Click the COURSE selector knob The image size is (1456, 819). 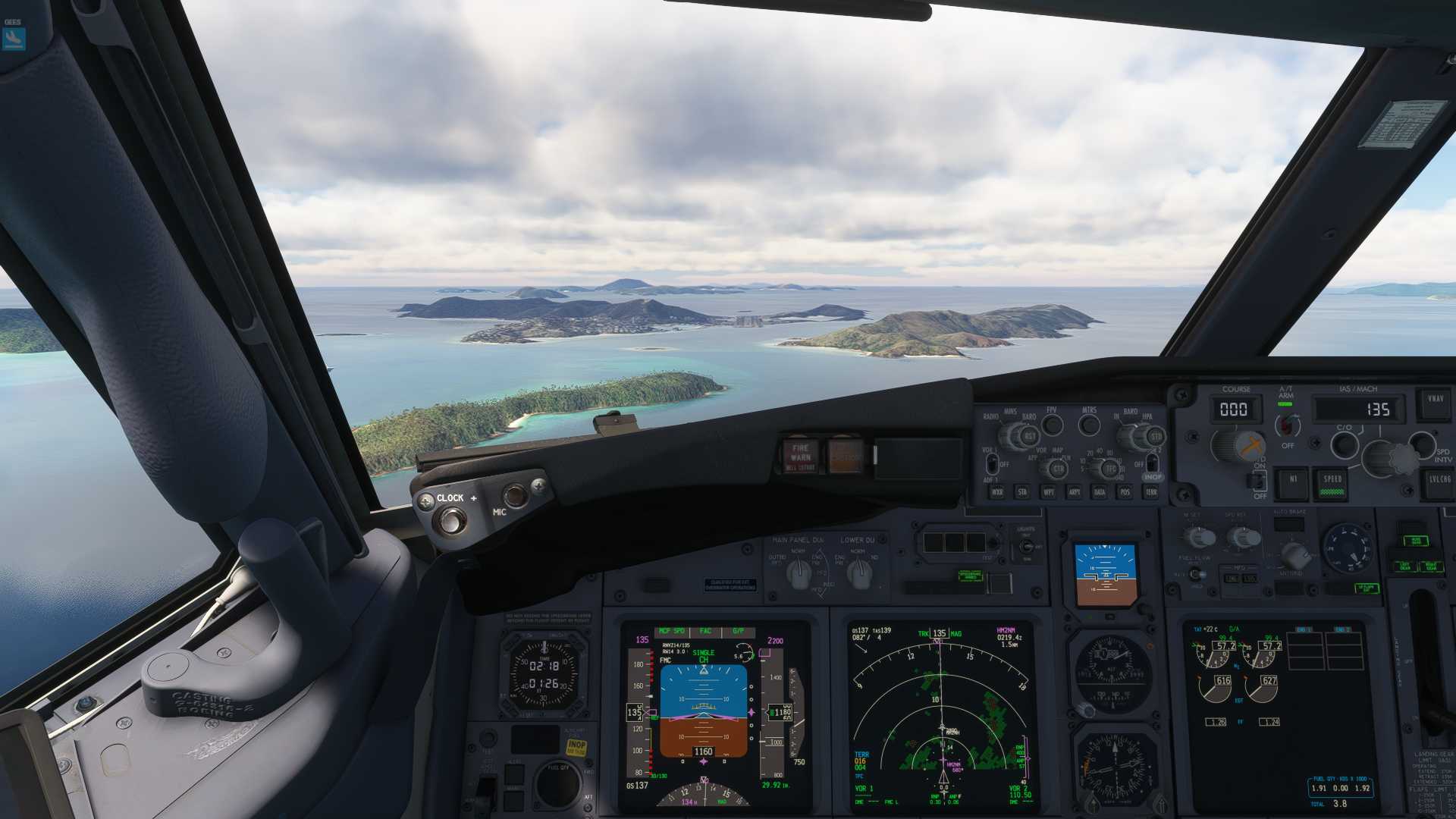coord(1235,445)
